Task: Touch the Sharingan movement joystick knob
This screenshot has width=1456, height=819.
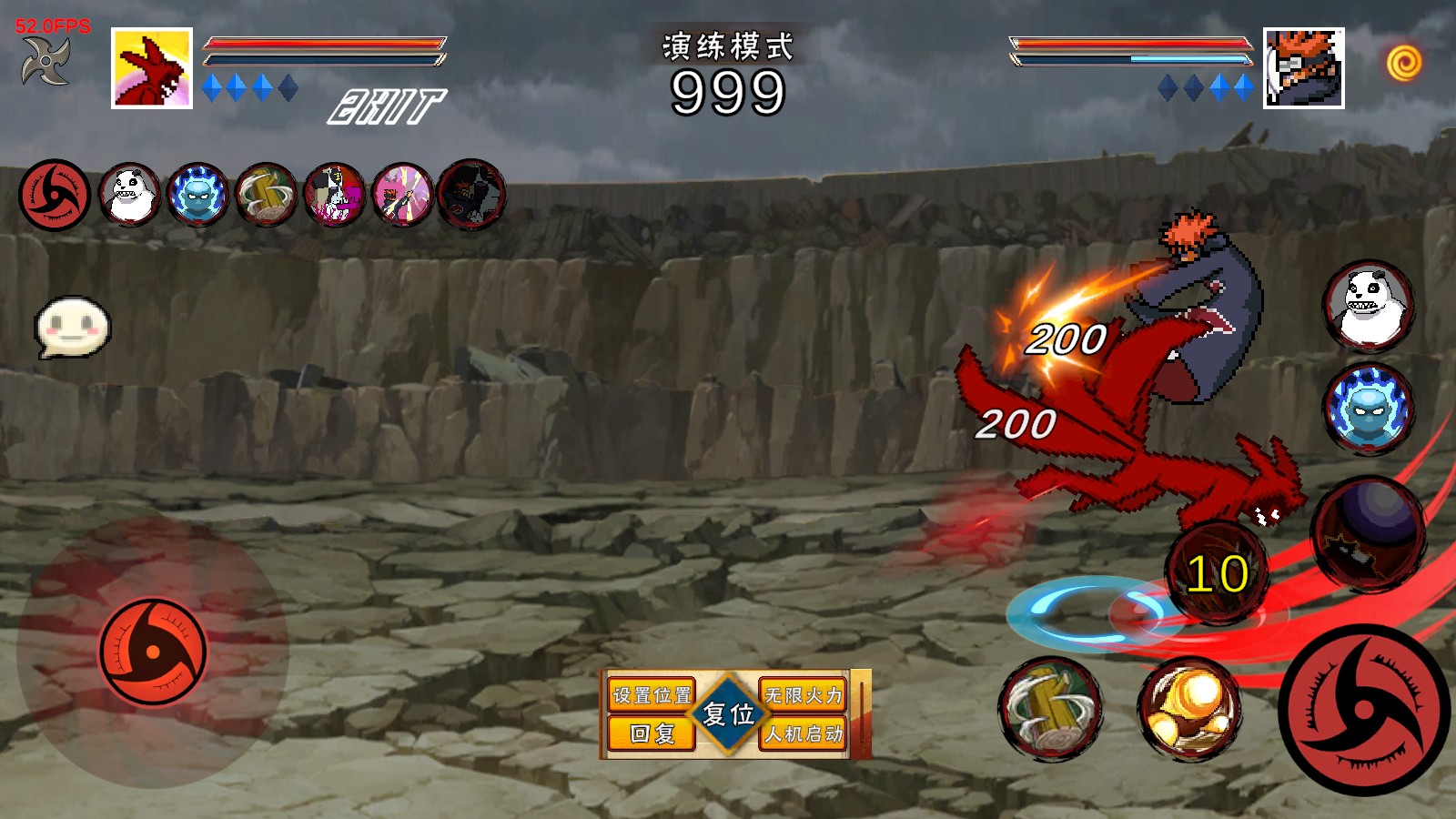Action: point(153,652)
